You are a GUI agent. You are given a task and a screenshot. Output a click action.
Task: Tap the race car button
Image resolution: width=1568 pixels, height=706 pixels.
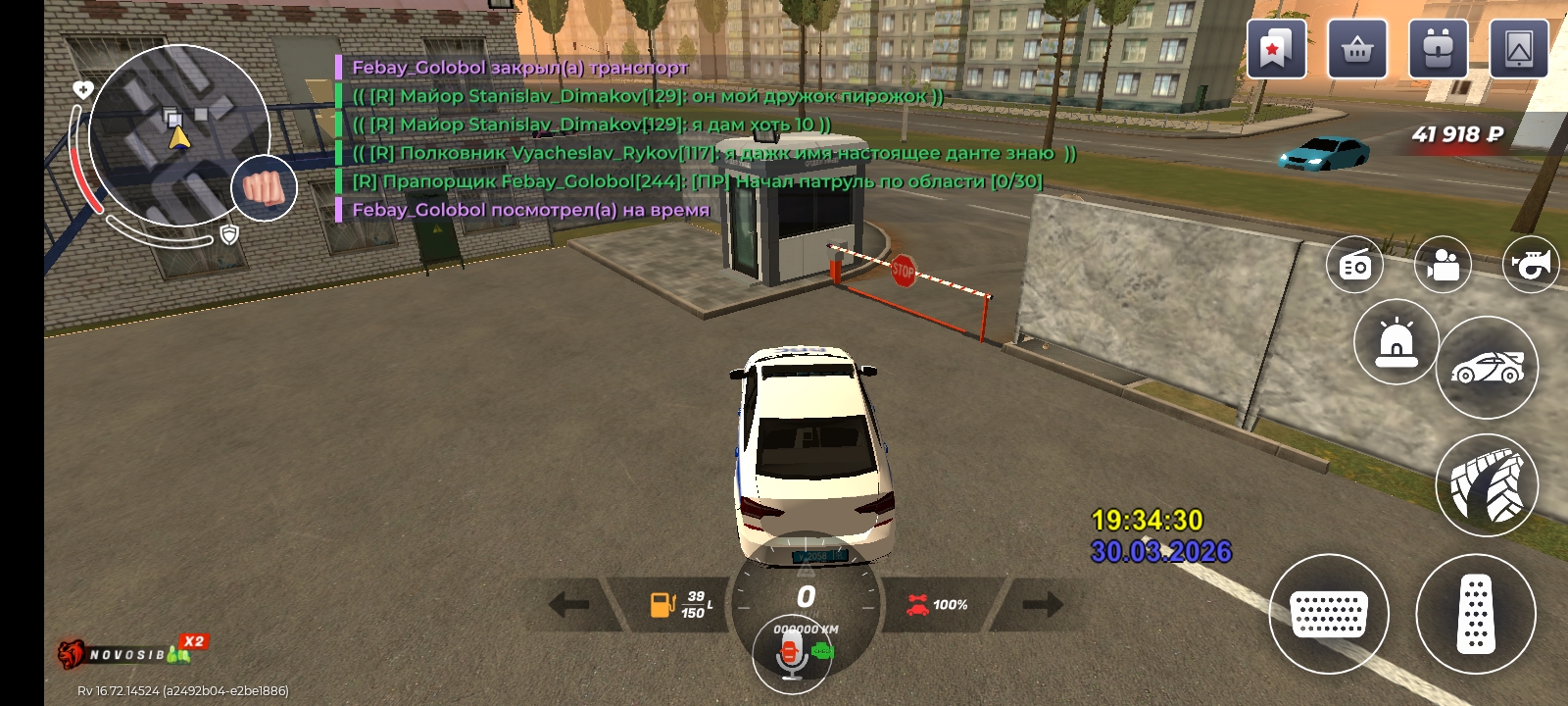tap(1487, 368)
